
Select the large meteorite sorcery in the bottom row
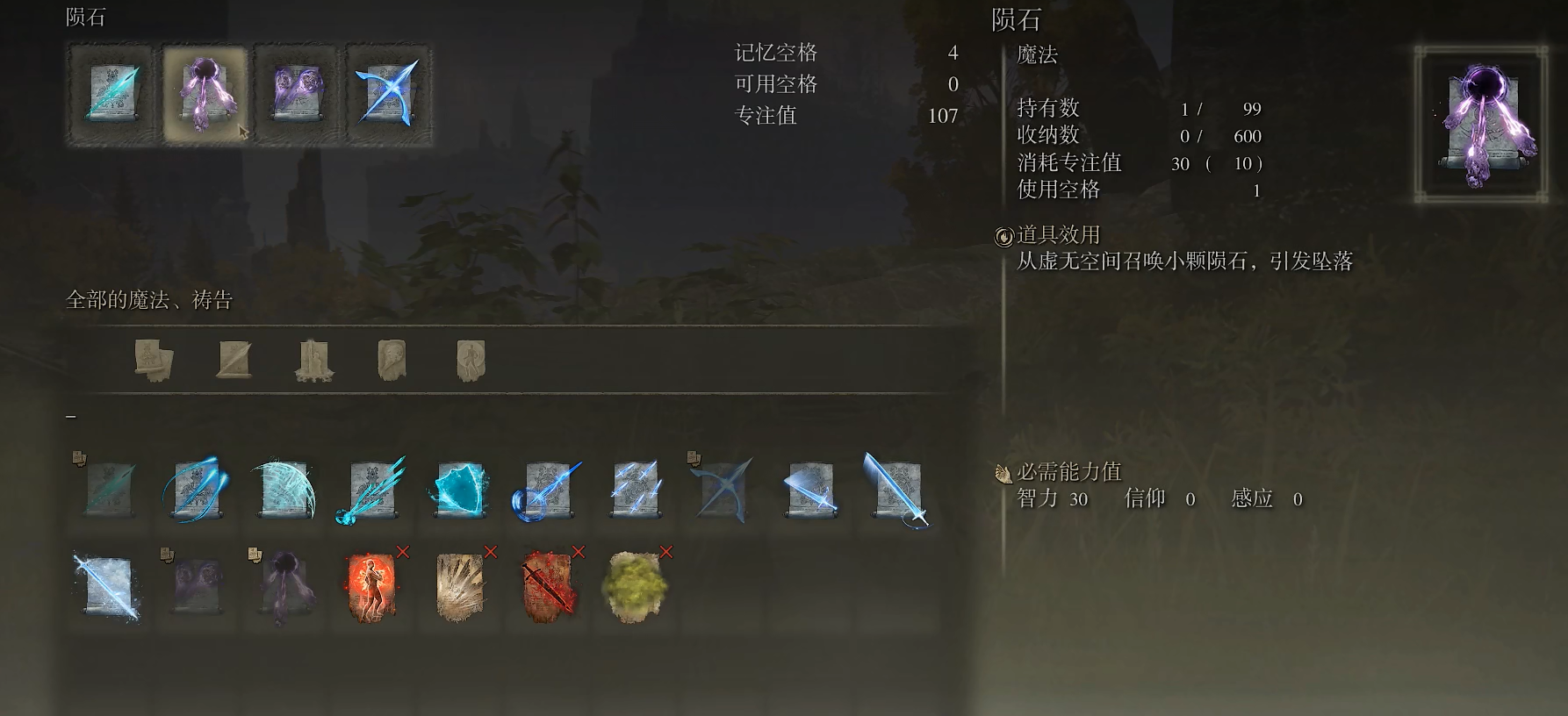click(285, 586)
